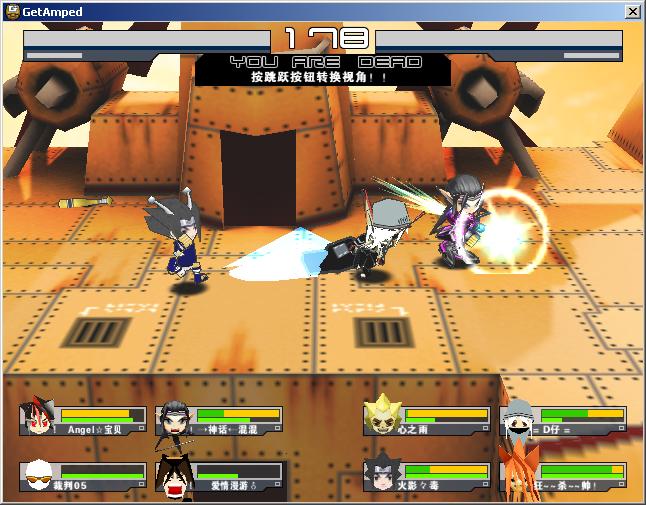
Task: Pick the 心之南 yellow-masked portrait
Action: pyautogui.click(x=380, y=416)
